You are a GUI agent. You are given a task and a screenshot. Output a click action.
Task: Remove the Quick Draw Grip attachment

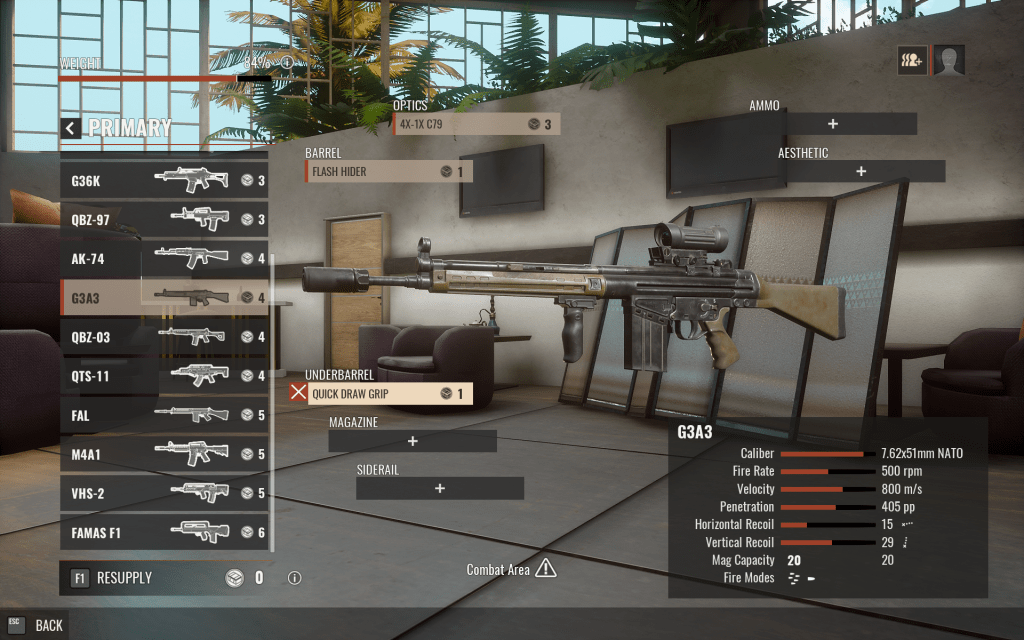pos(298,393)
